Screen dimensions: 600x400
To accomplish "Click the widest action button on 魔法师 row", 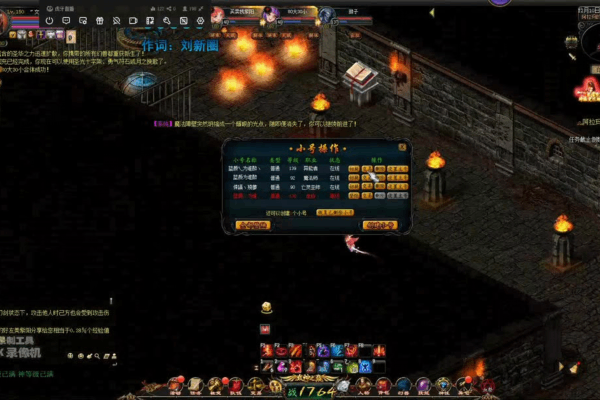I will coord(397,178).
